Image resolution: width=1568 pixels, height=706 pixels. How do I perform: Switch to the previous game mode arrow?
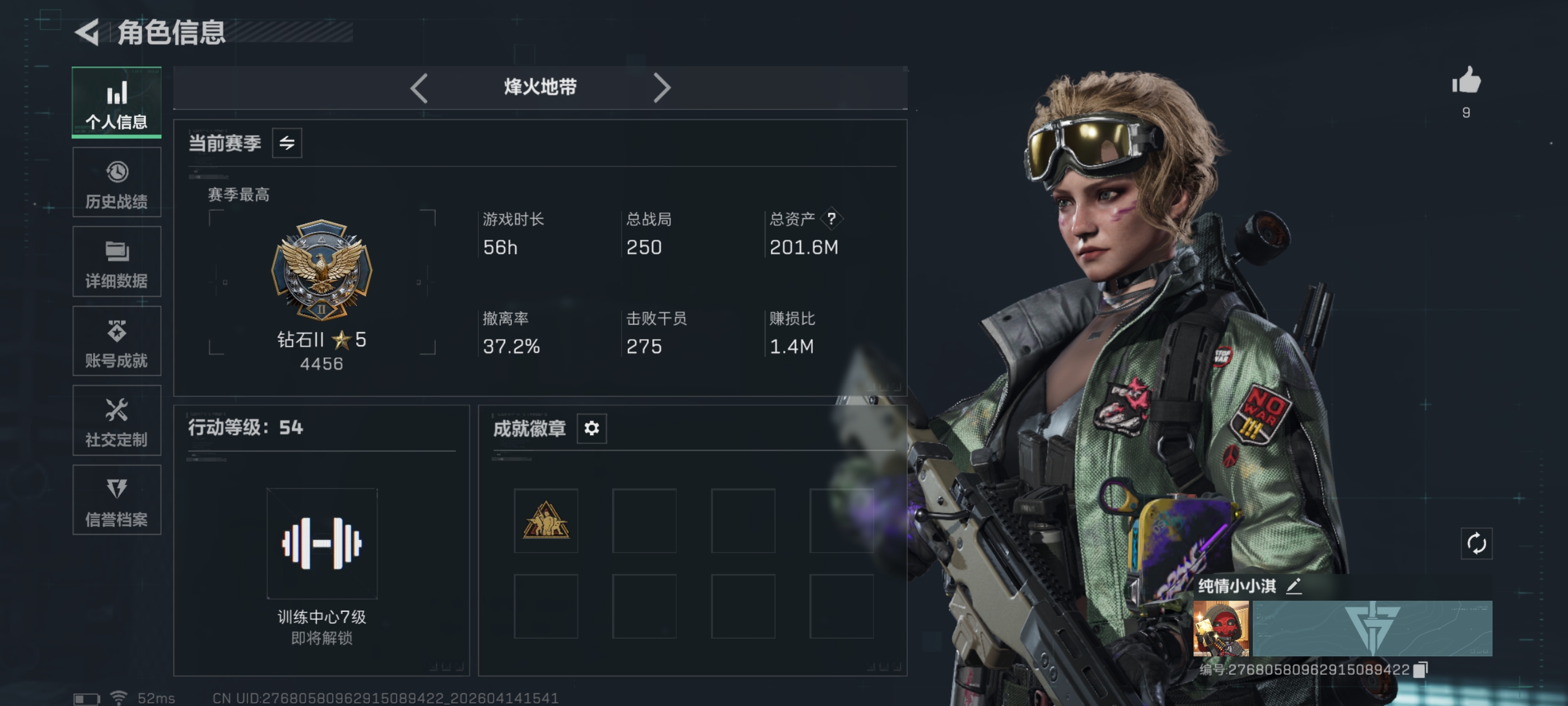419,89
